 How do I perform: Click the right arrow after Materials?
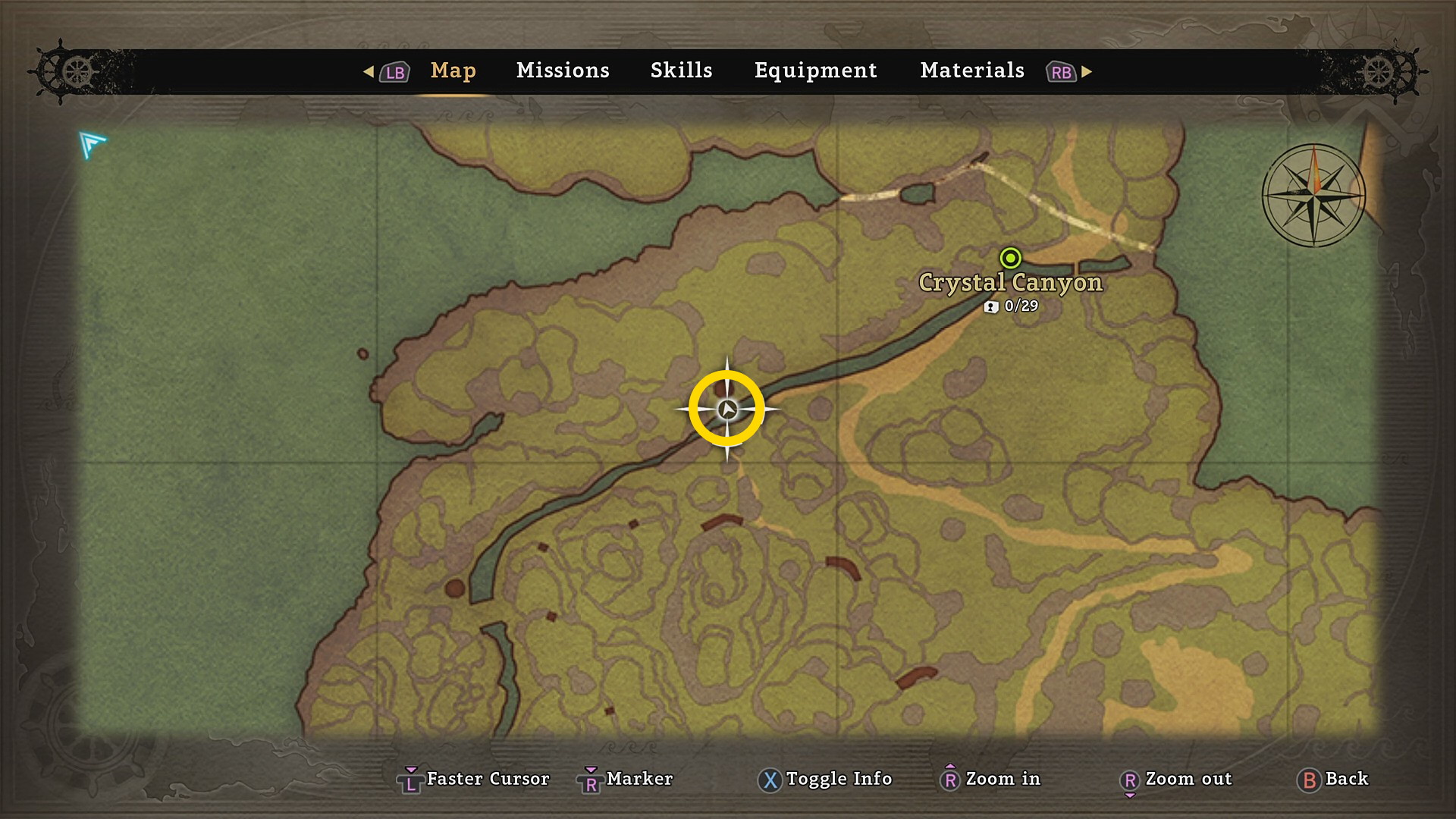pyautogui.click(x=1087, y=71)
